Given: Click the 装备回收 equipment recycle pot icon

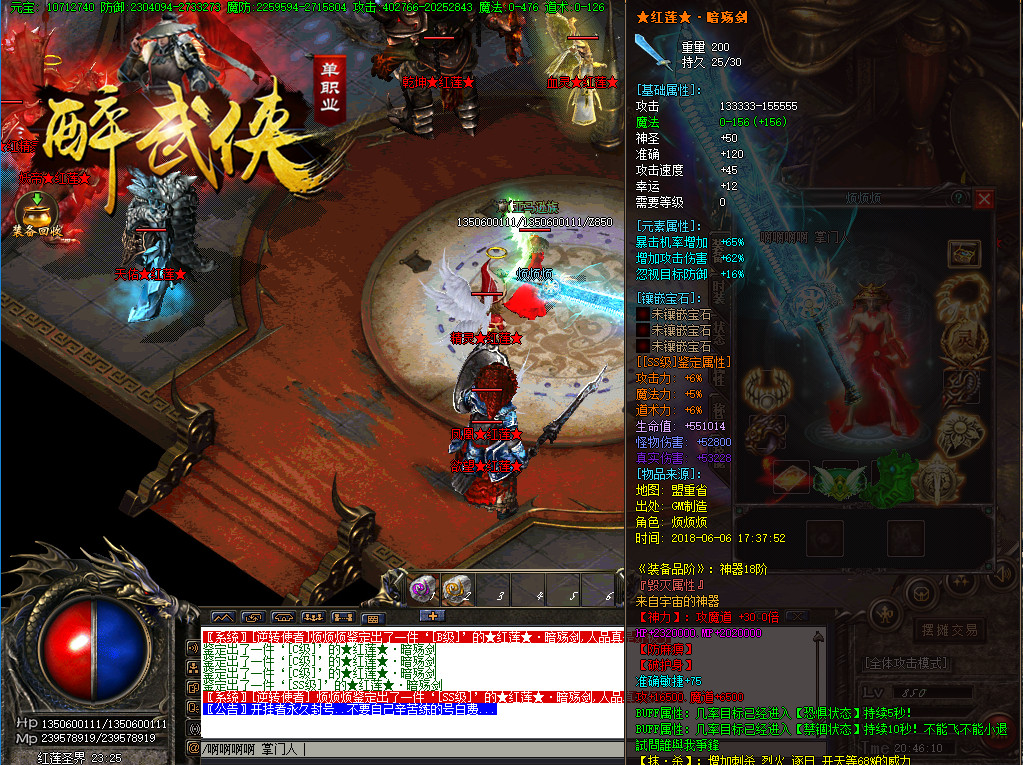Looking at the screenshot, I should click(37, 211).
